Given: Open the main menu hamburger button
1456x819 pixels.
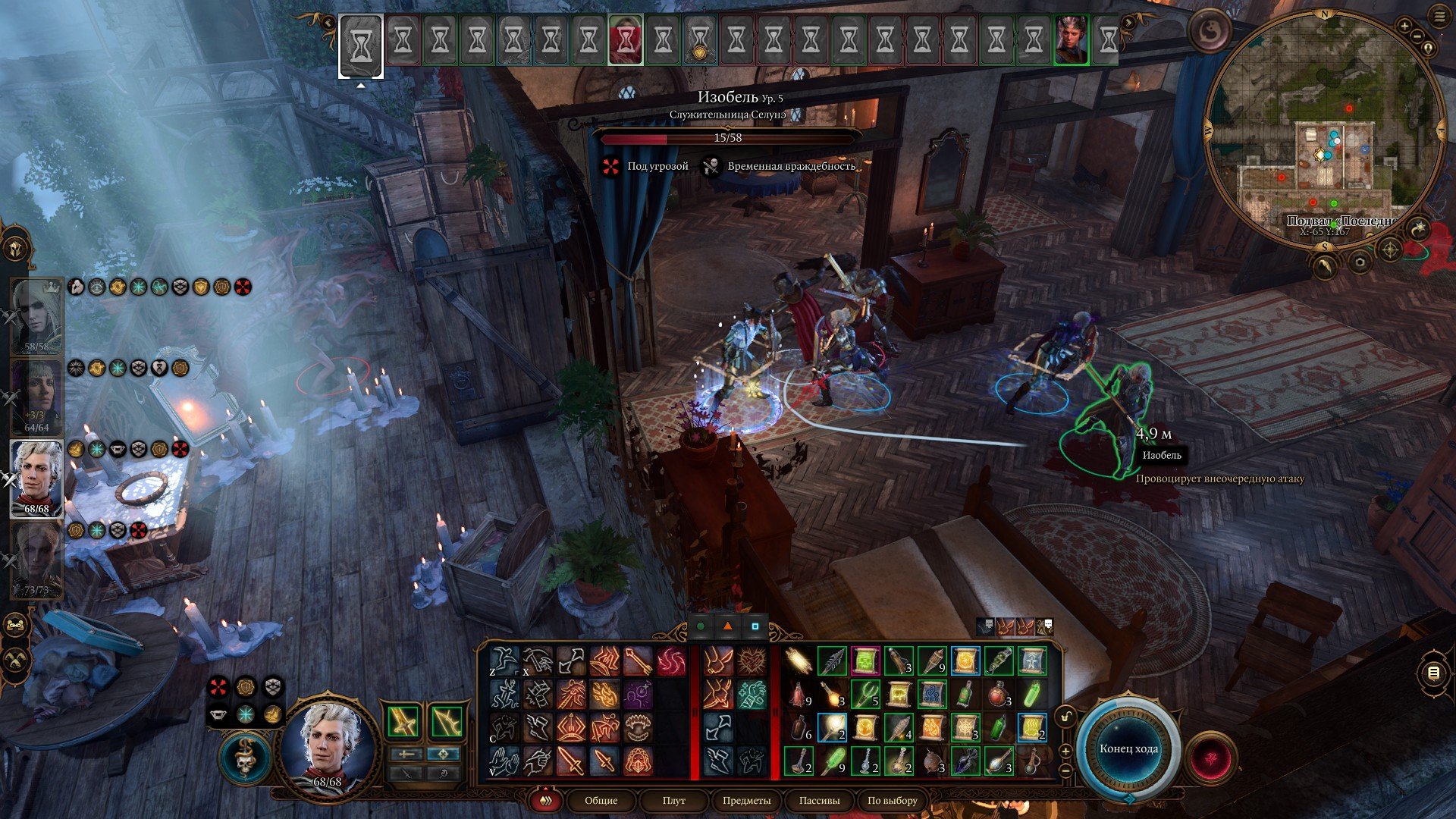Looking at the screenshot, I should pos(1439,17).
